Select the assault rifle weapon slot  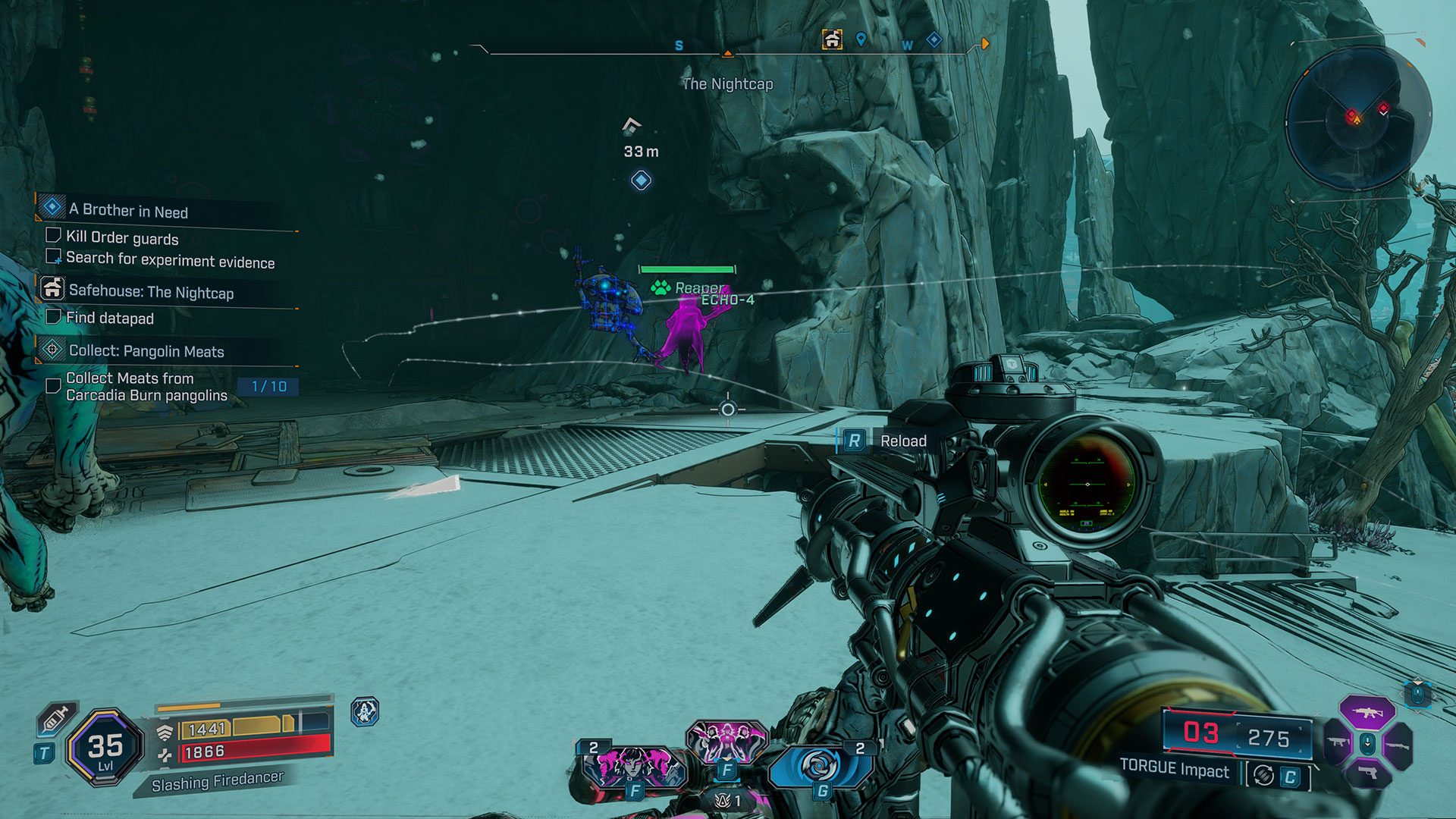pyautogui.click(x=1367, y=713)
